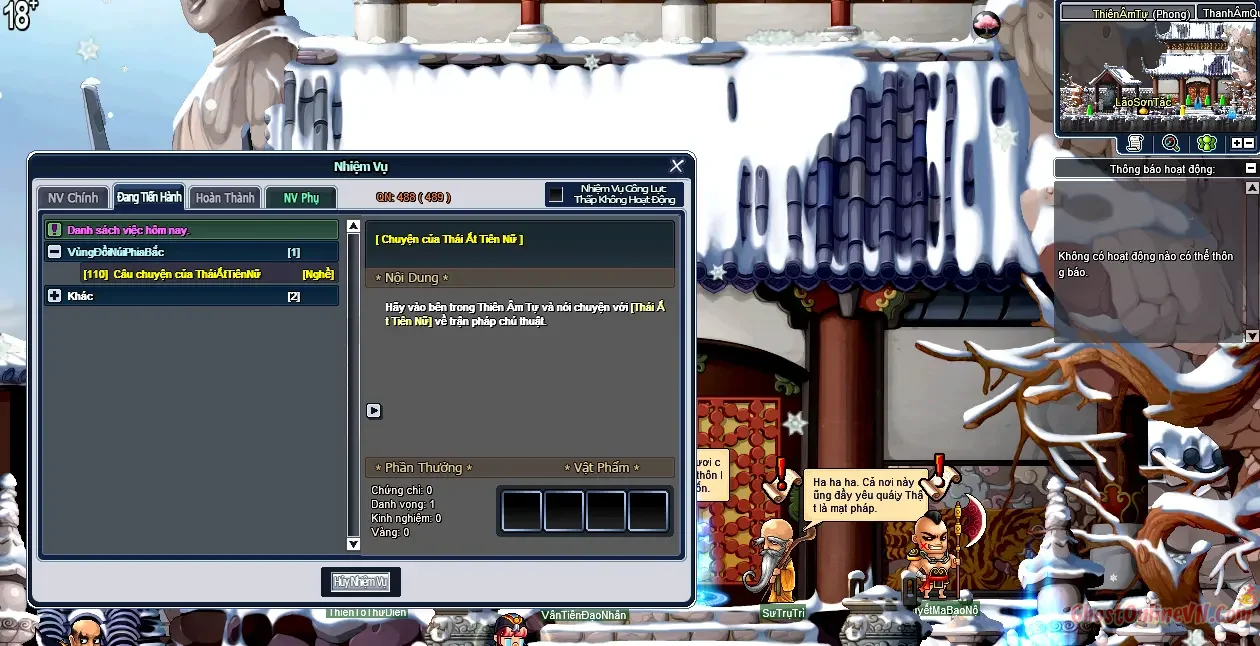Screen dimensions: 1260x646
Task: Switch to the NV Chính tab
Action: tap(73, 198)
